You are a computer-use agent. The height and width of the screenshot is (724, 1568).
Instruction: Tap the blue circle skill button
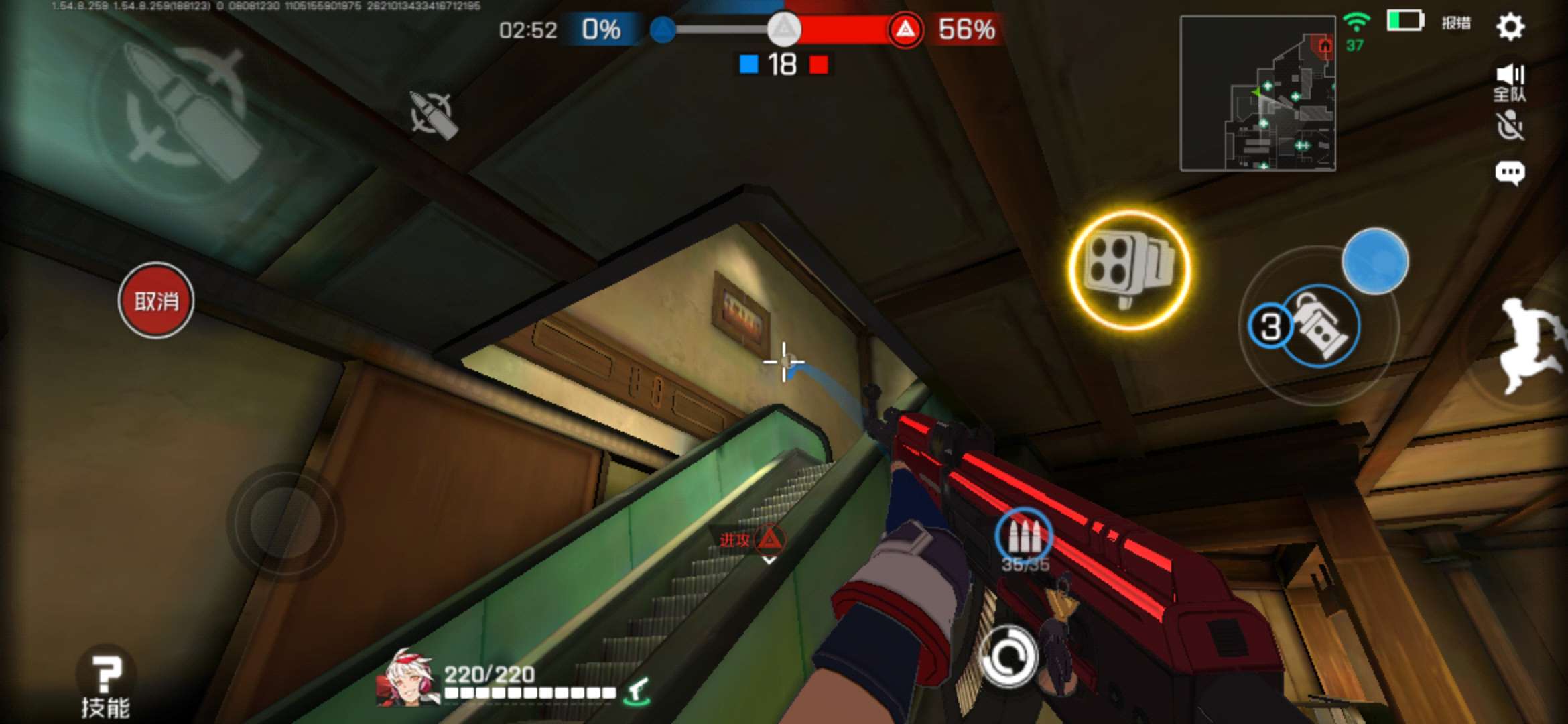1375,261
